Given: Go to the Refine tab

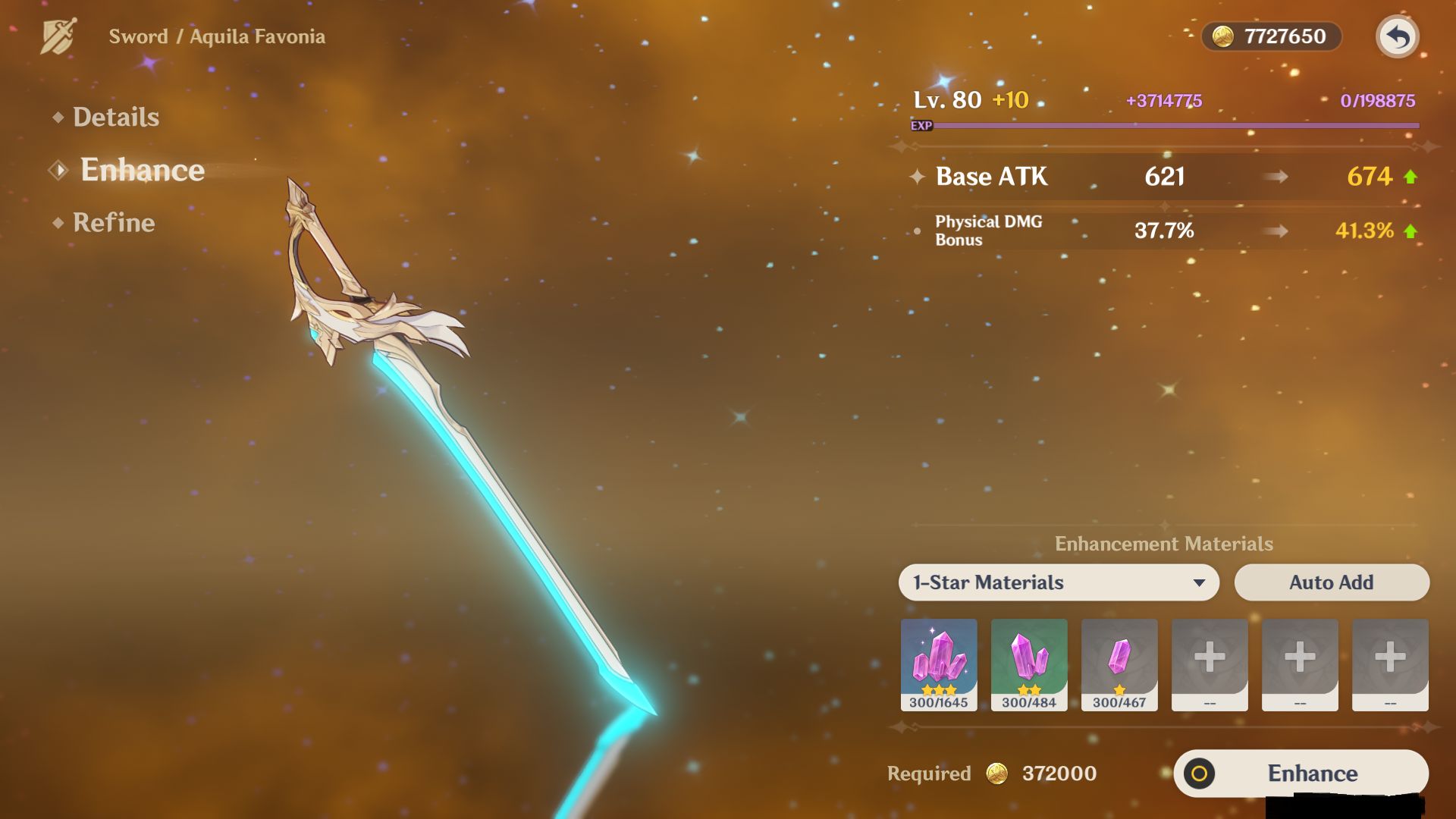Looking at the screenshot, I should tap(113, 222).
